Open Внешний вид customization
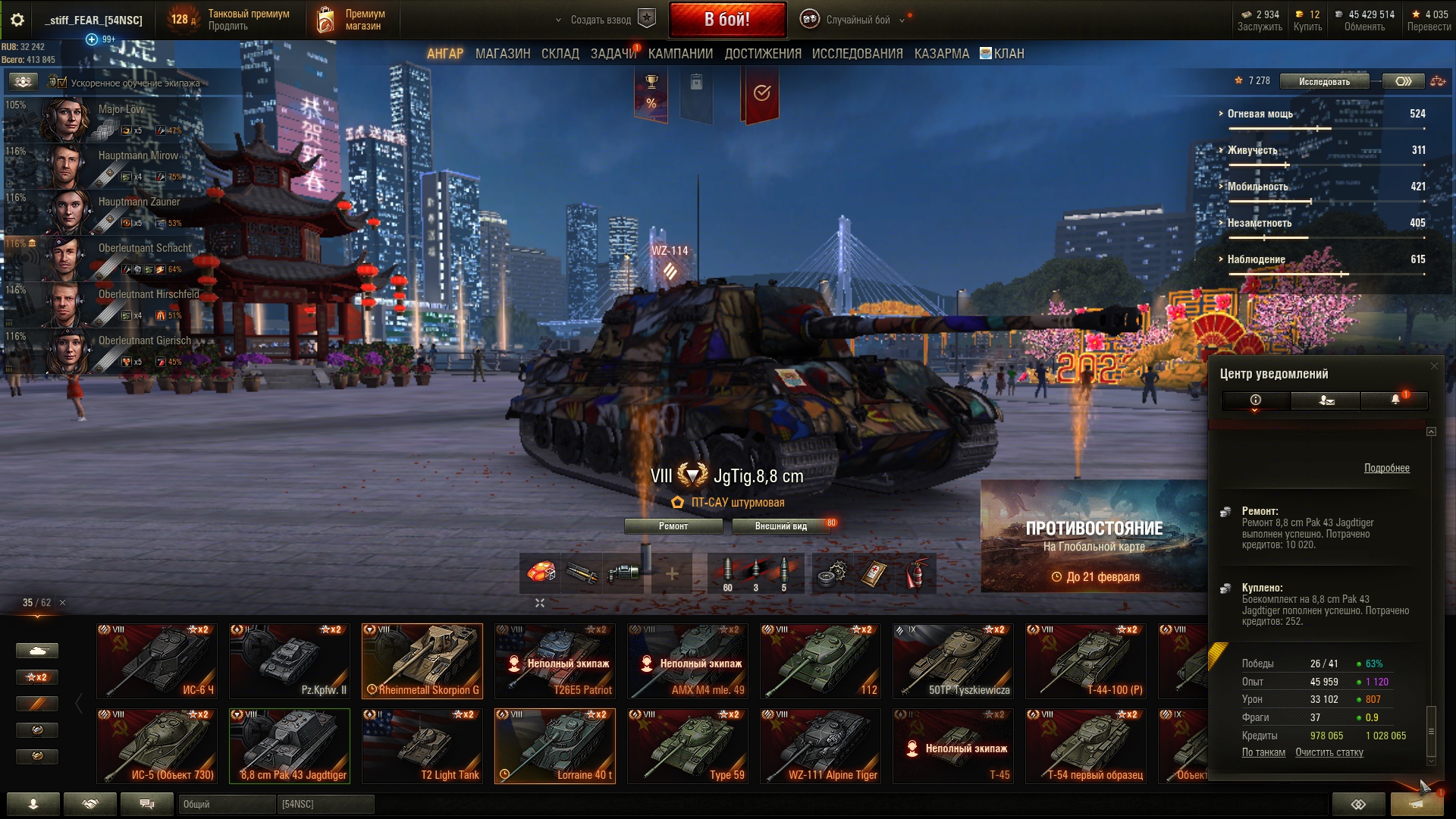Image resolution: width=1456 pixels, height=819 pixels. pyautogui.click(x=780, y=526)
